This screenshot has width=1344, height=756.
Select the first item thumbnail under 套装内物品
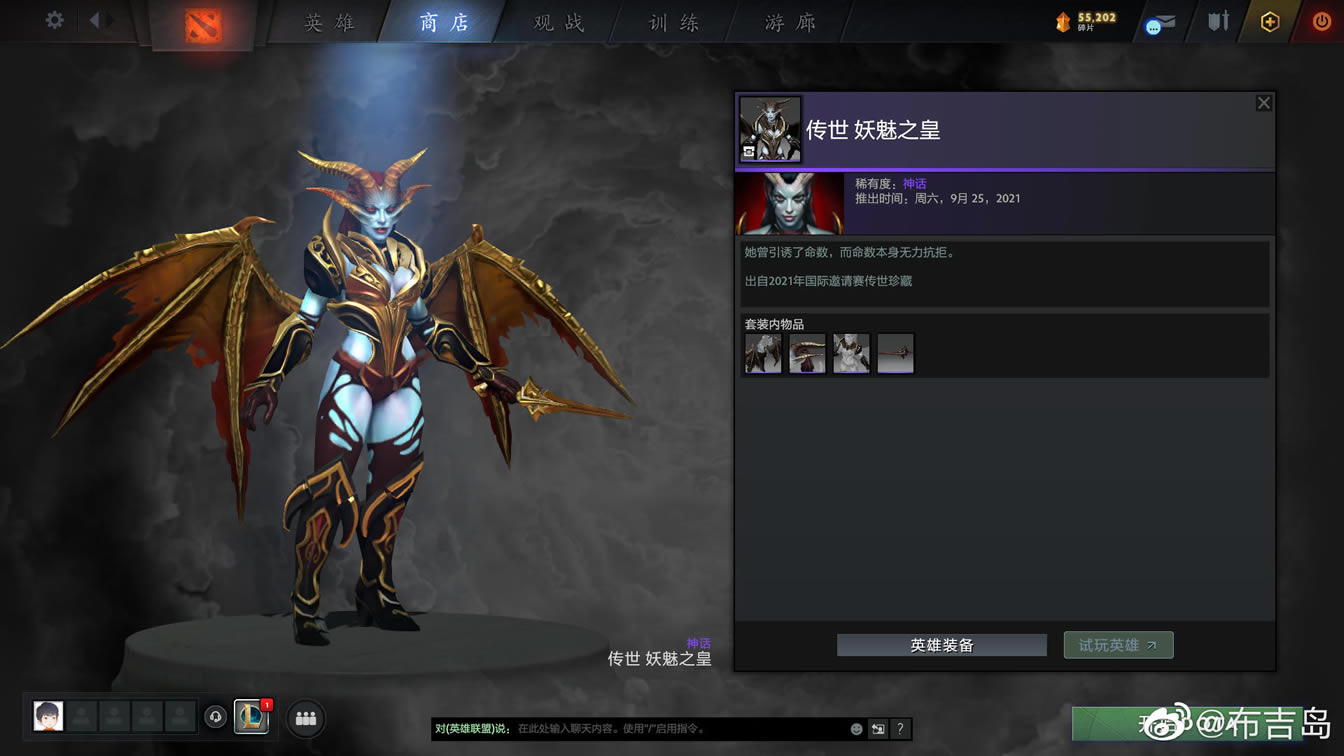tap(763, 352)
